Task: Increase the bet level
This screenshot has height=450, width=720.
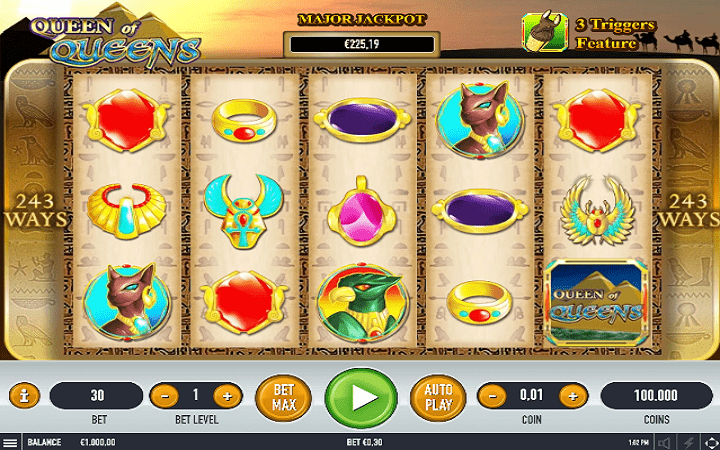Action: [227, 396]
